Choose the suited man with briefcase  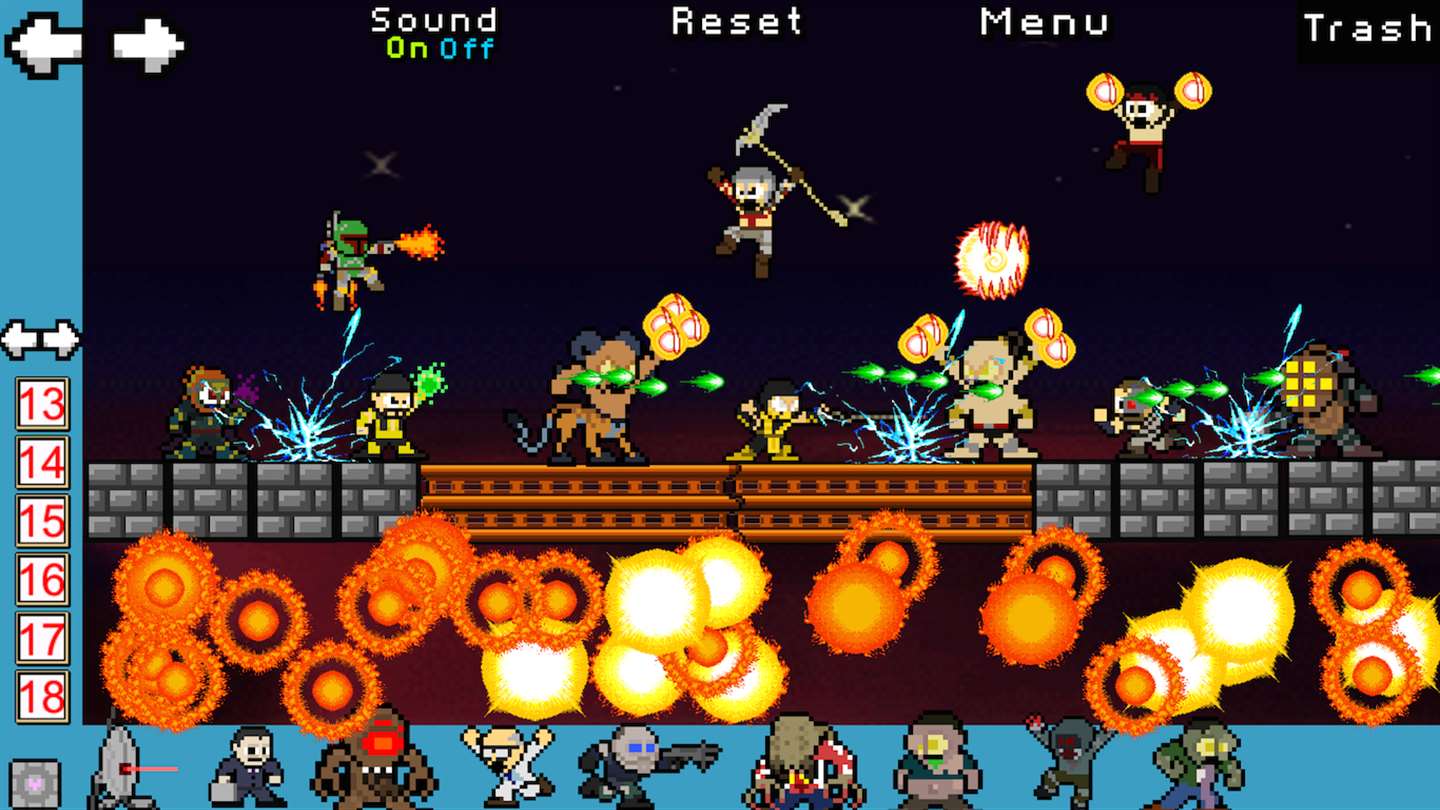[x=247, y=768]
